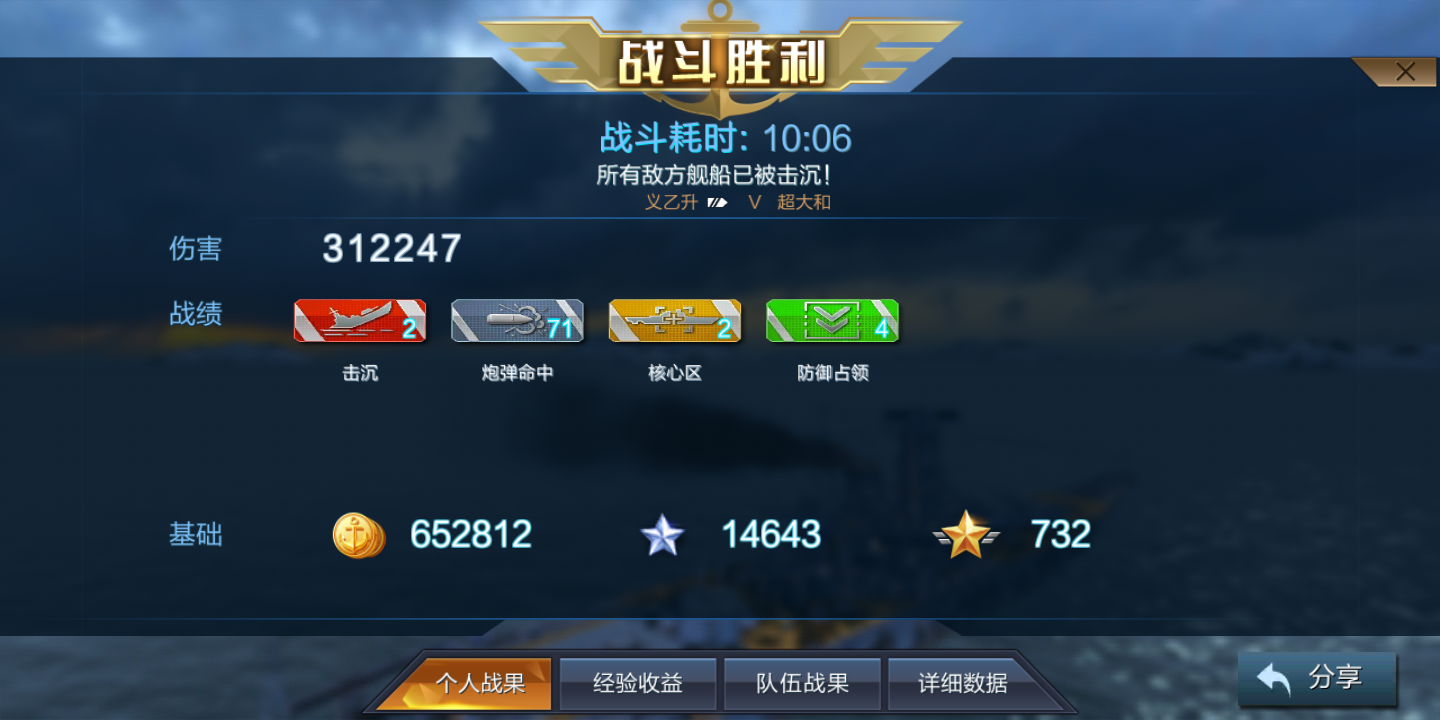The image size is (1440, 720).
Task: Switch to the 经验收益 tab
Action: pos(637,683)
